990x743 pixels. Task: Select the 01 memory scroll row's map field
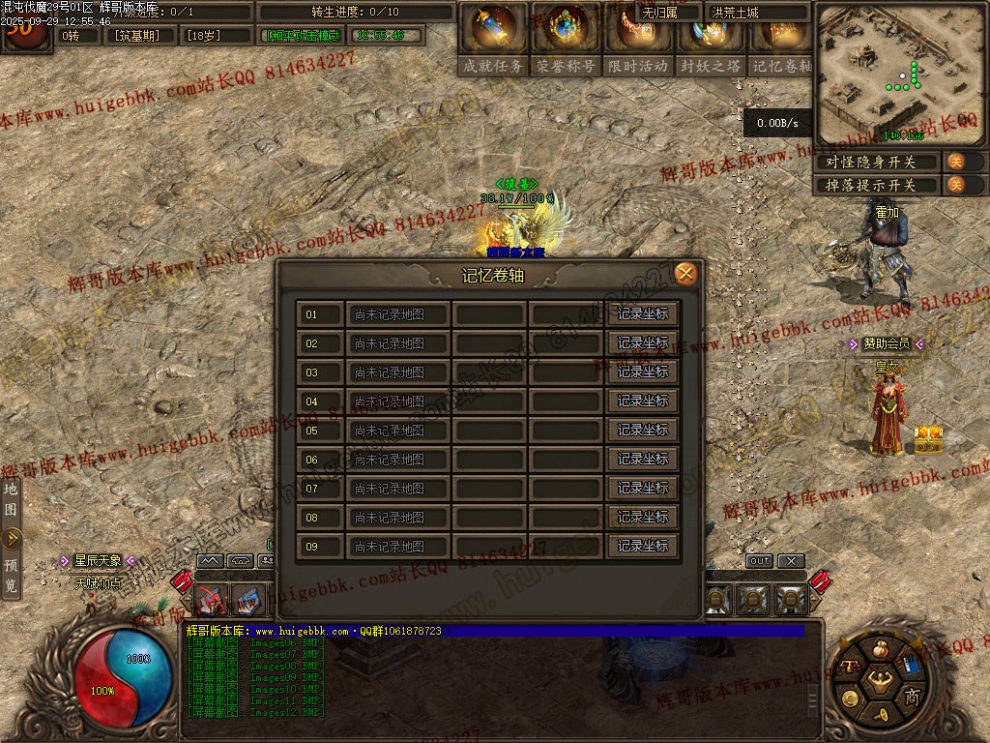coord(398,314)
